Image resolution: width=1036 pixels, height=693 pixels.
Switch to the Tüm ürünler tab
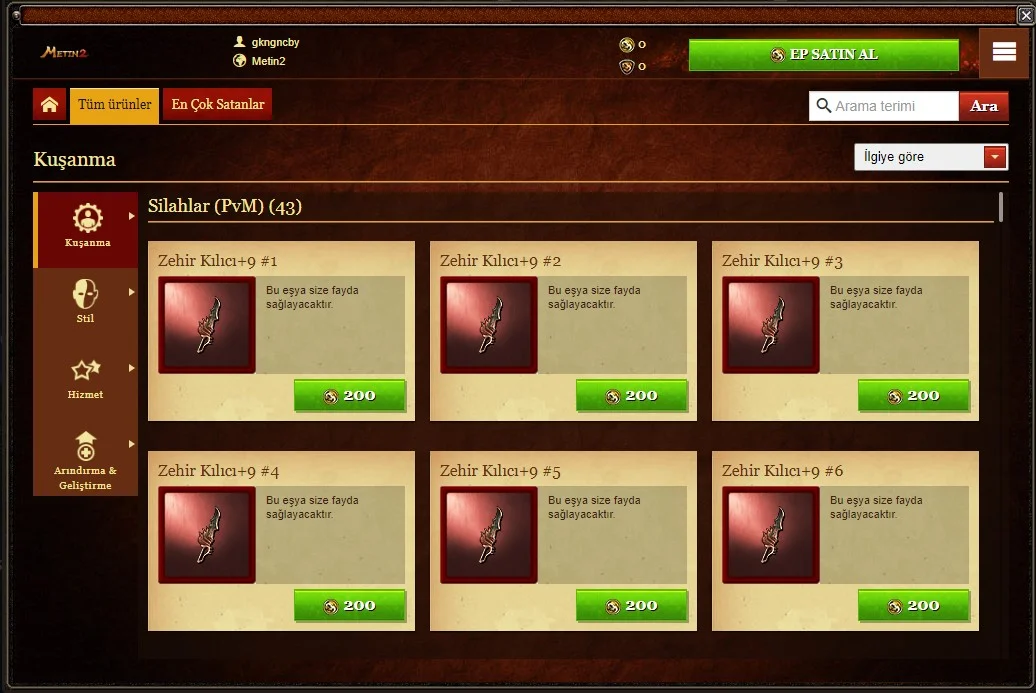[114, 105]
